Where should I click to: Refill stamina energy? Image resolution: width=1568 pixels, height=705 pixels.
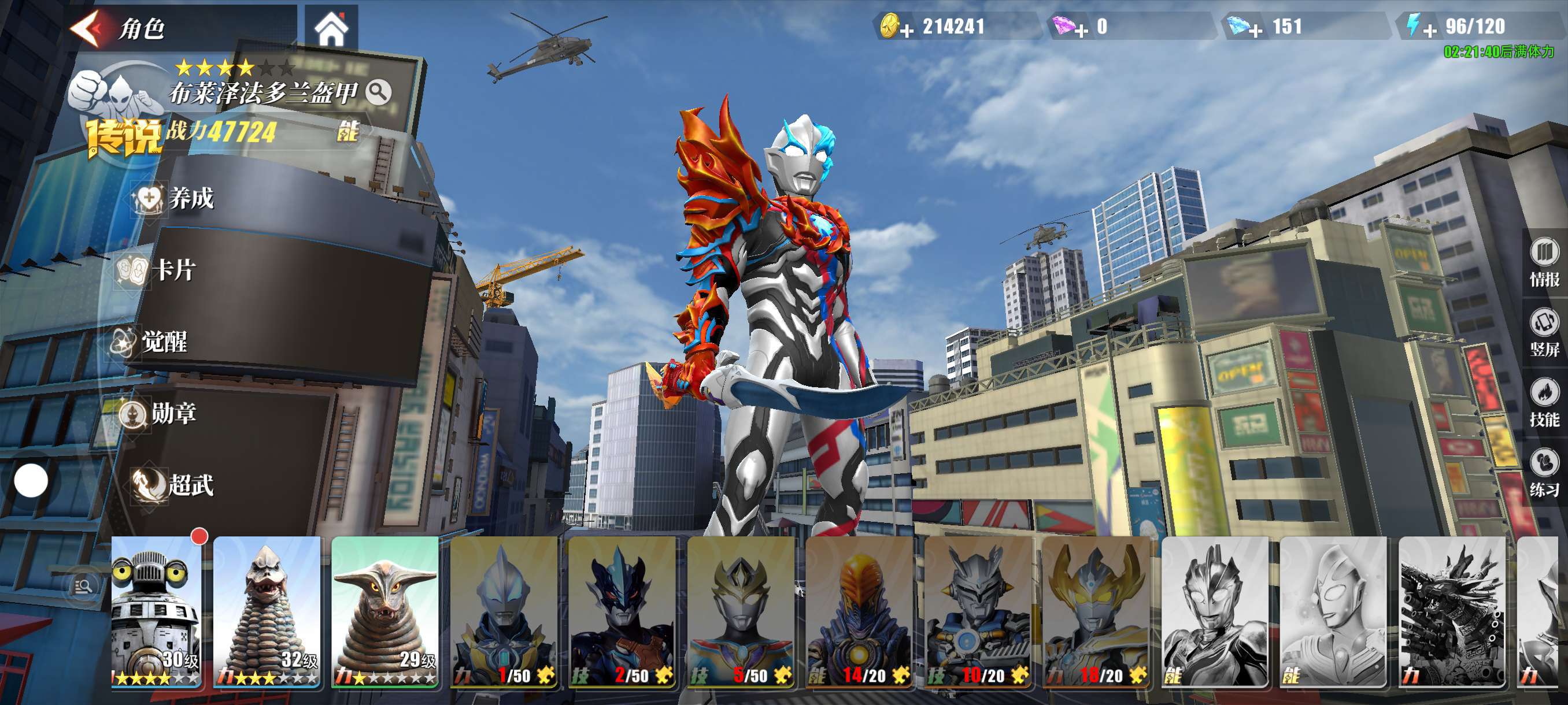click(1429, 29)
